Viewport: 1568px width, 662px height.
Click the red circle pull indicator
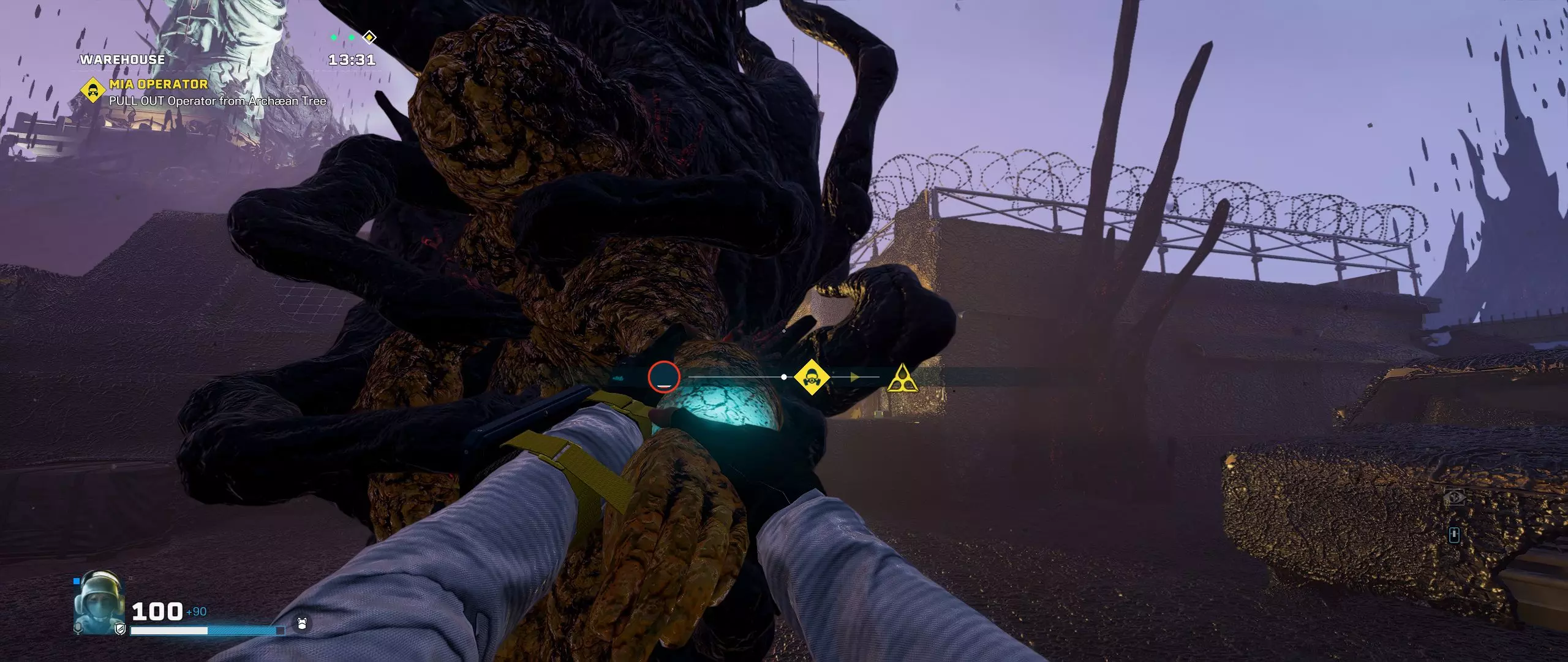click(x=664, y=376)
